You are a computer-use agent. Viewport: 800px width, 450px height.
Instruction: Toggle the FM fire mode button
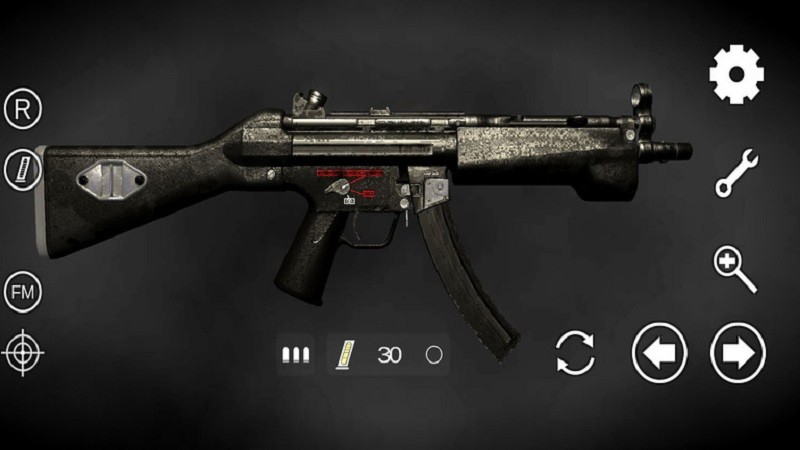coord(22,291)
